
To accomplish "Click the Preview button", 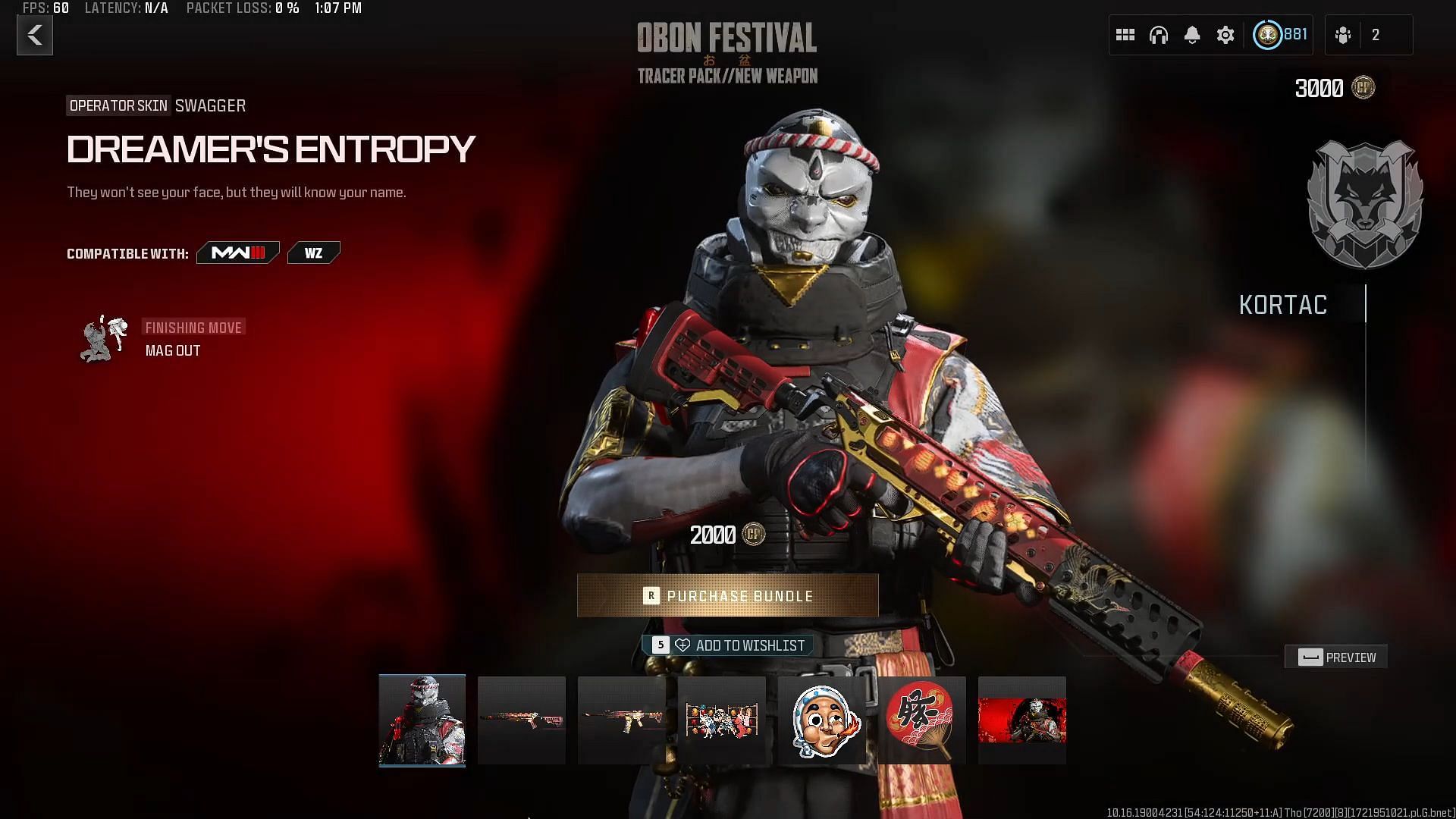I will 1336,657.
